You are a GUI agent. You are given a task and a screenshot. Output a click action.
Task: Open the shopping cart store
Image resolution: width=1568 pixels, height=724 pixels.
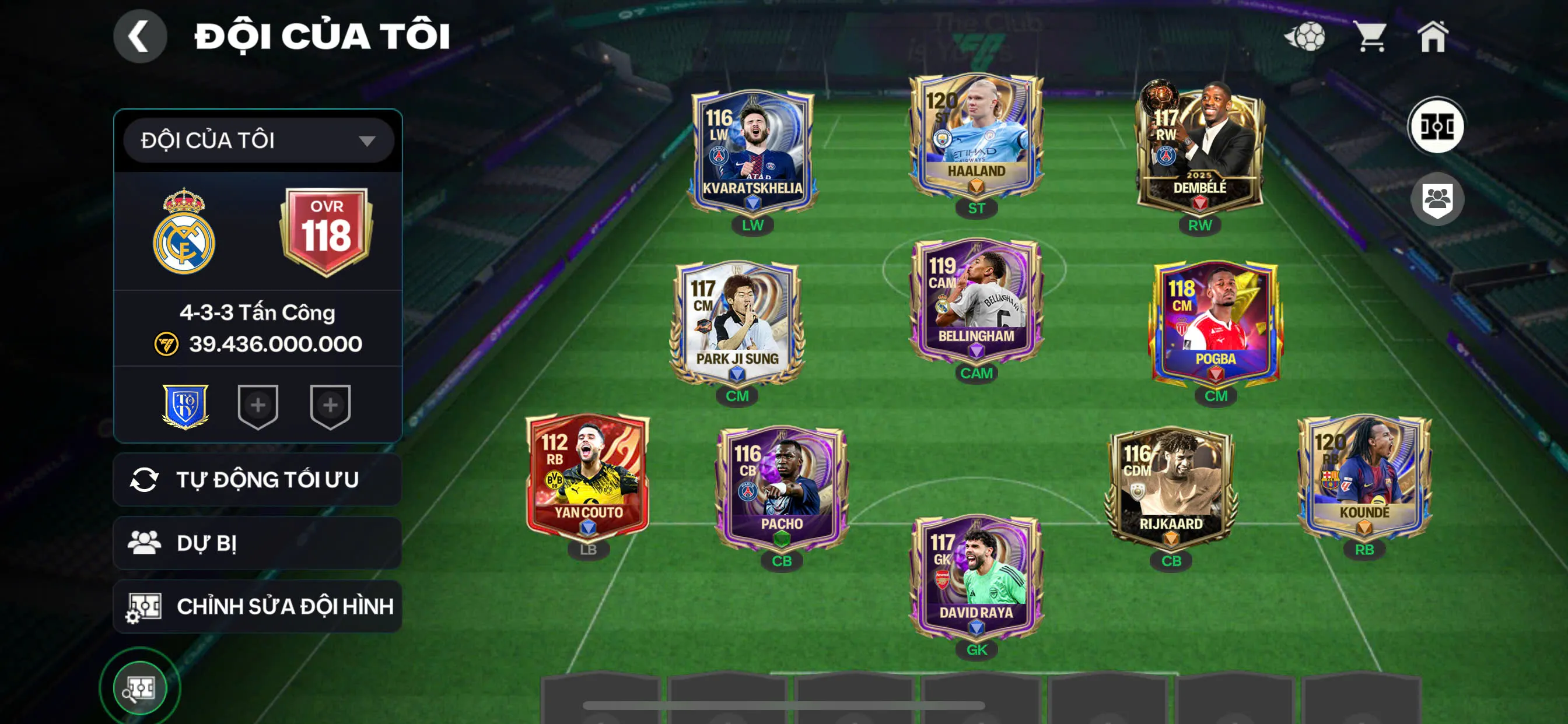click(1370, 37)
